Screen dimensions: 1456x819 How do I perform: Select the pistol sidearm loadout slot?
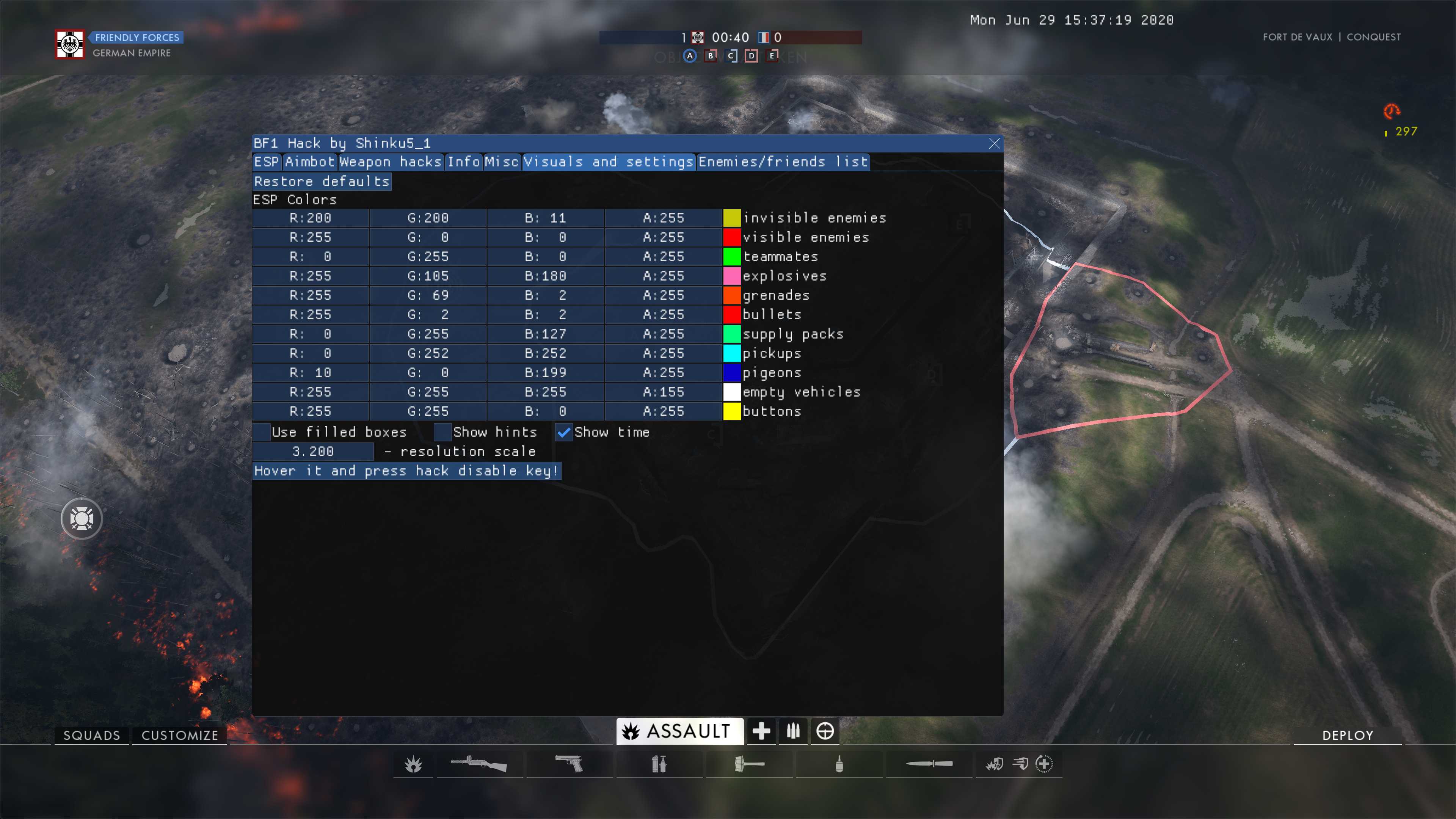569,764
